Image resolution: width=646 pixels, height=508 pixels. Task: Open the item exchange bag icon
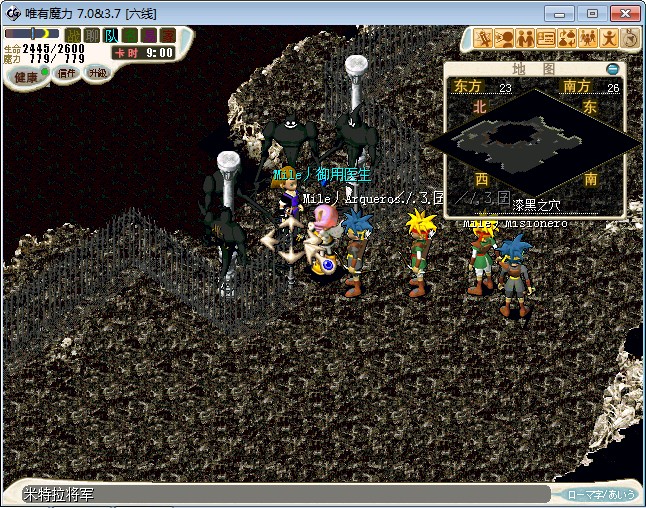567,39
